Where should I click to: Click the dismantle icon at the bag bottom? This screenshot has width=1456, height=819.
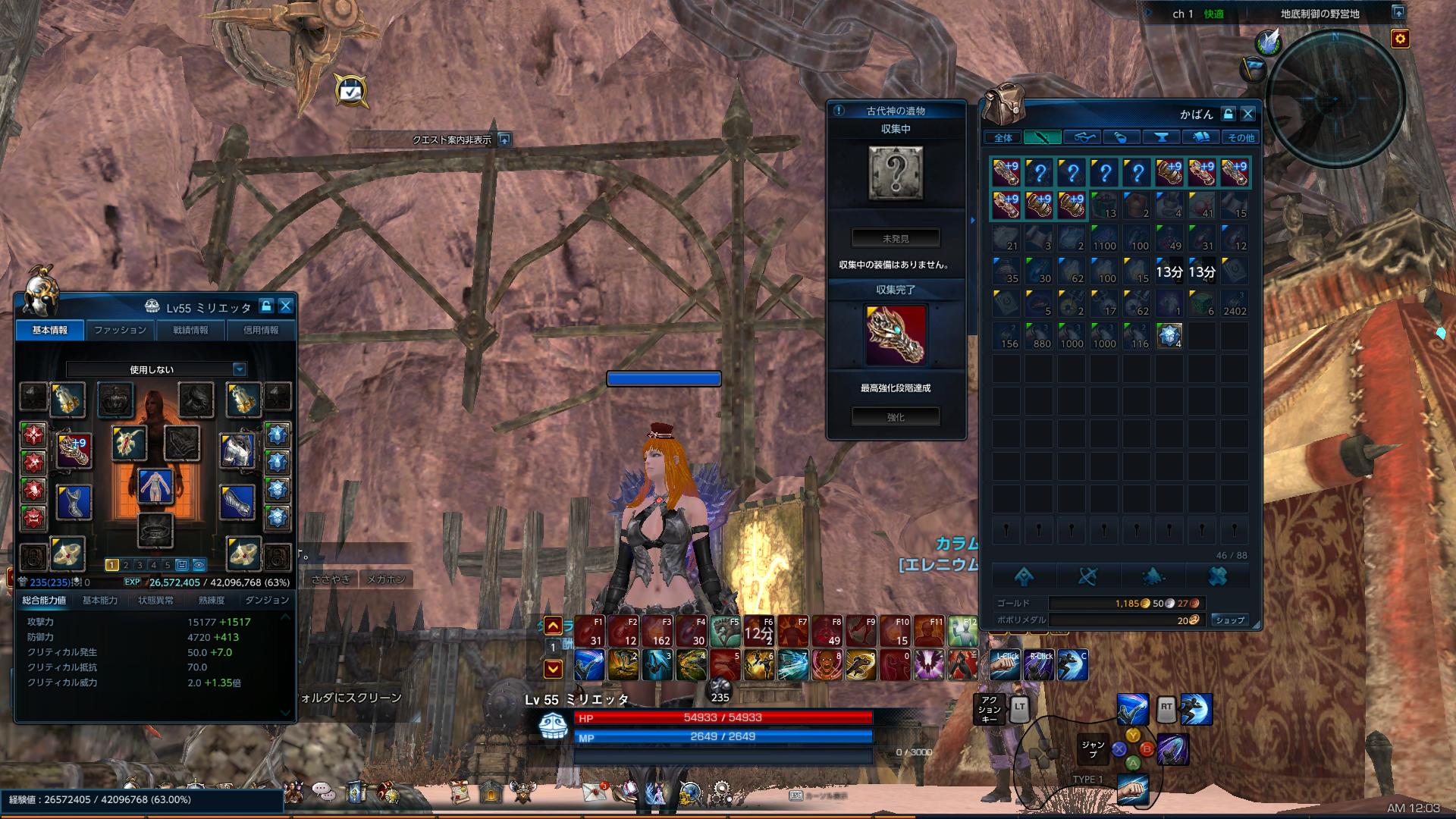(x=1090, y=576)
